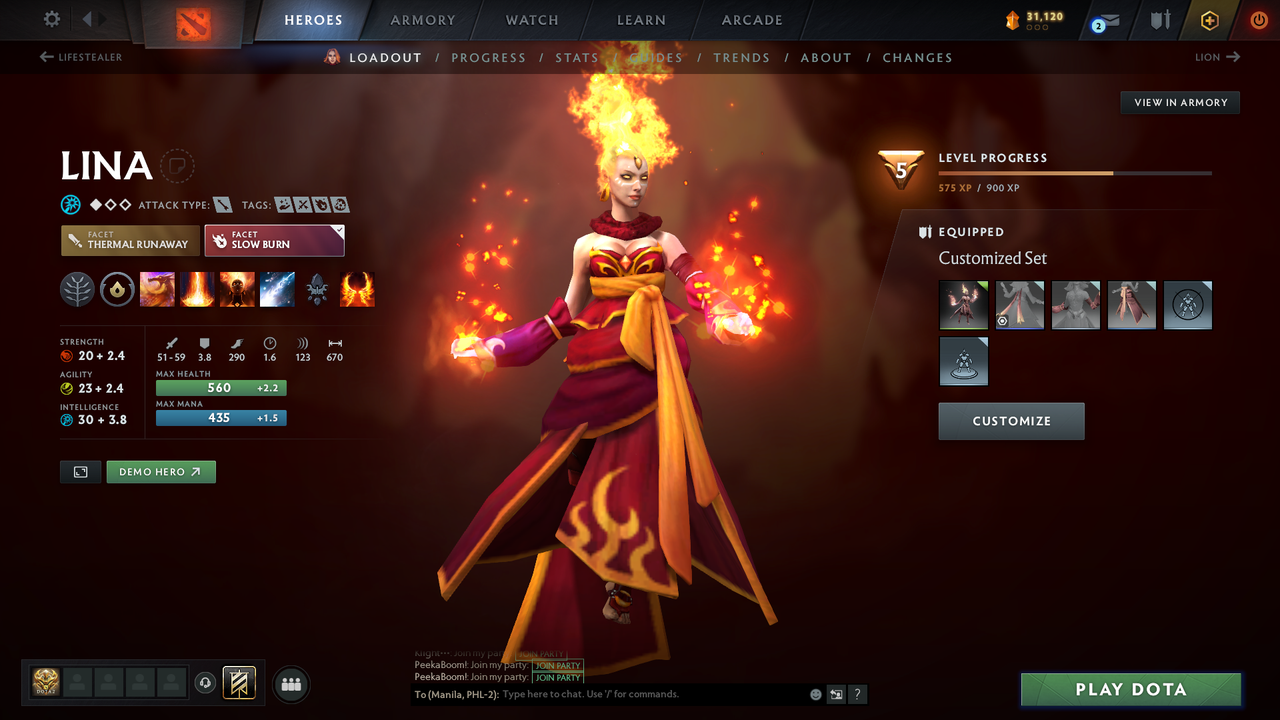Select the Slow Burn facet

[274, 240]
